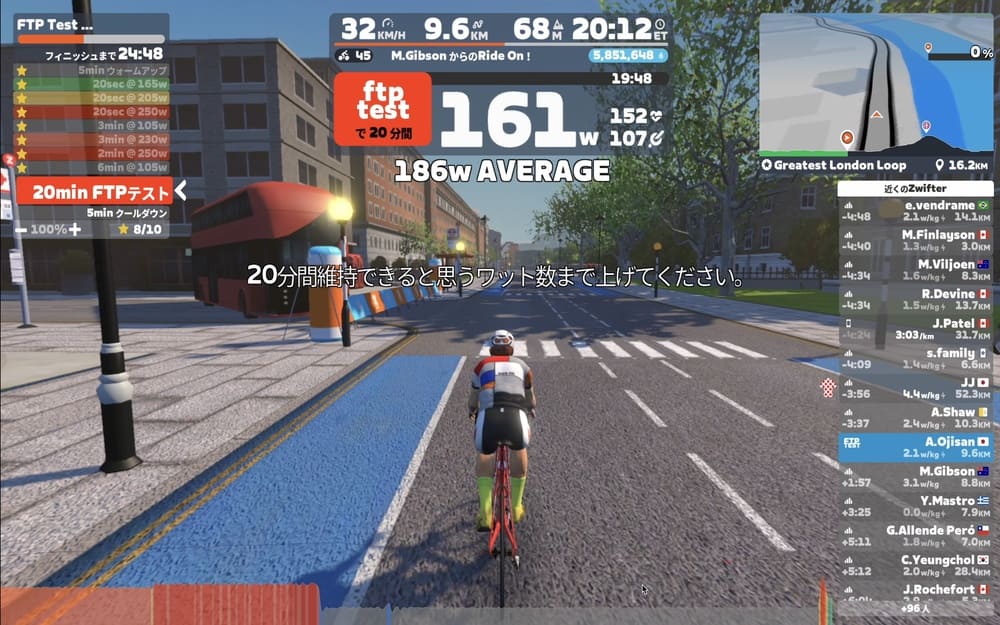Screen dimensions: 1000x625
Task: Select the 20min FTP test workout block
Action: [92, 191]
